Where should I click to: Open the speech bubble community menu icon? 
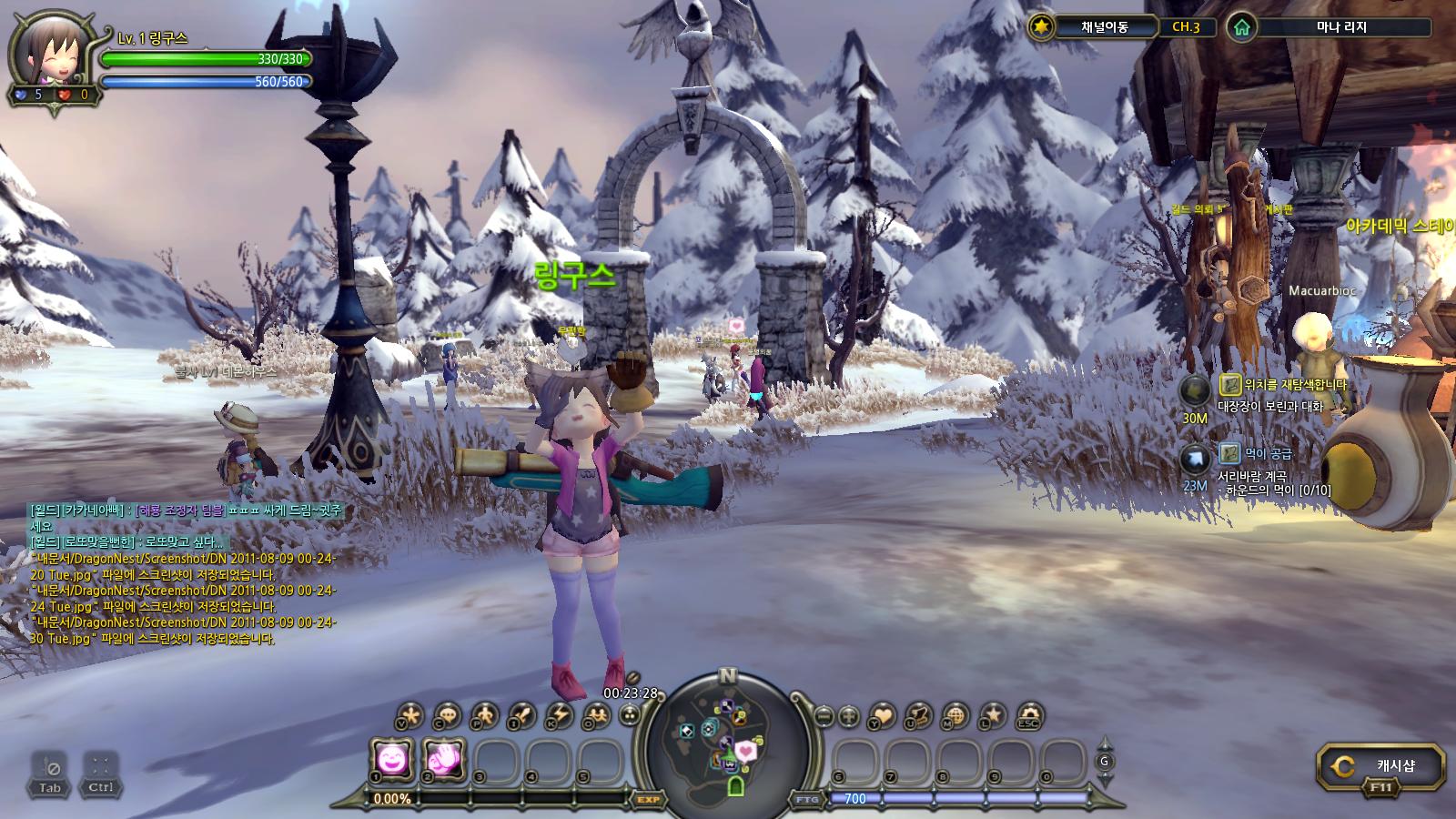(x=447, y=715)
